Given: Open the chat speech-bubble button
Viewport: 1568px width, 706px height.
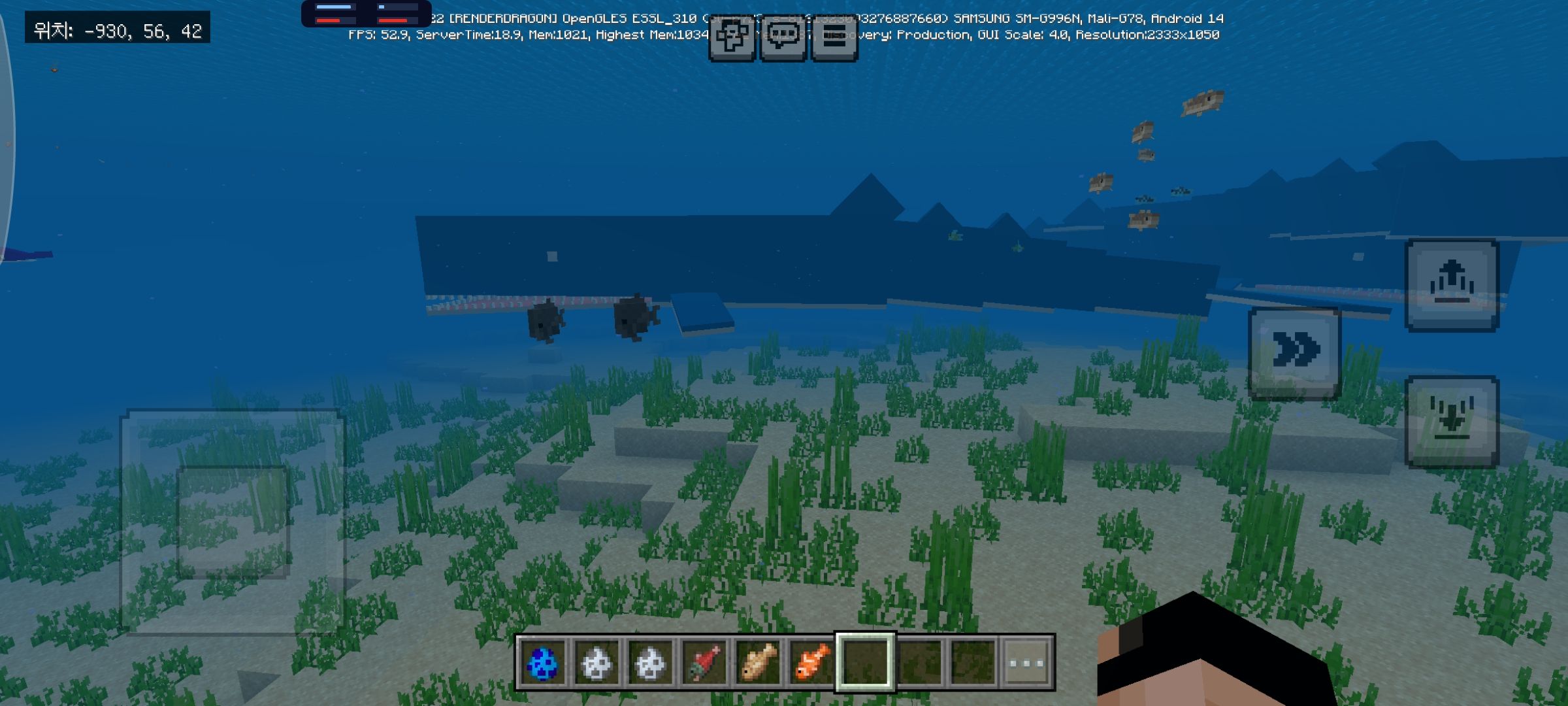Looking at the screenshot, I should coord(783,37).
